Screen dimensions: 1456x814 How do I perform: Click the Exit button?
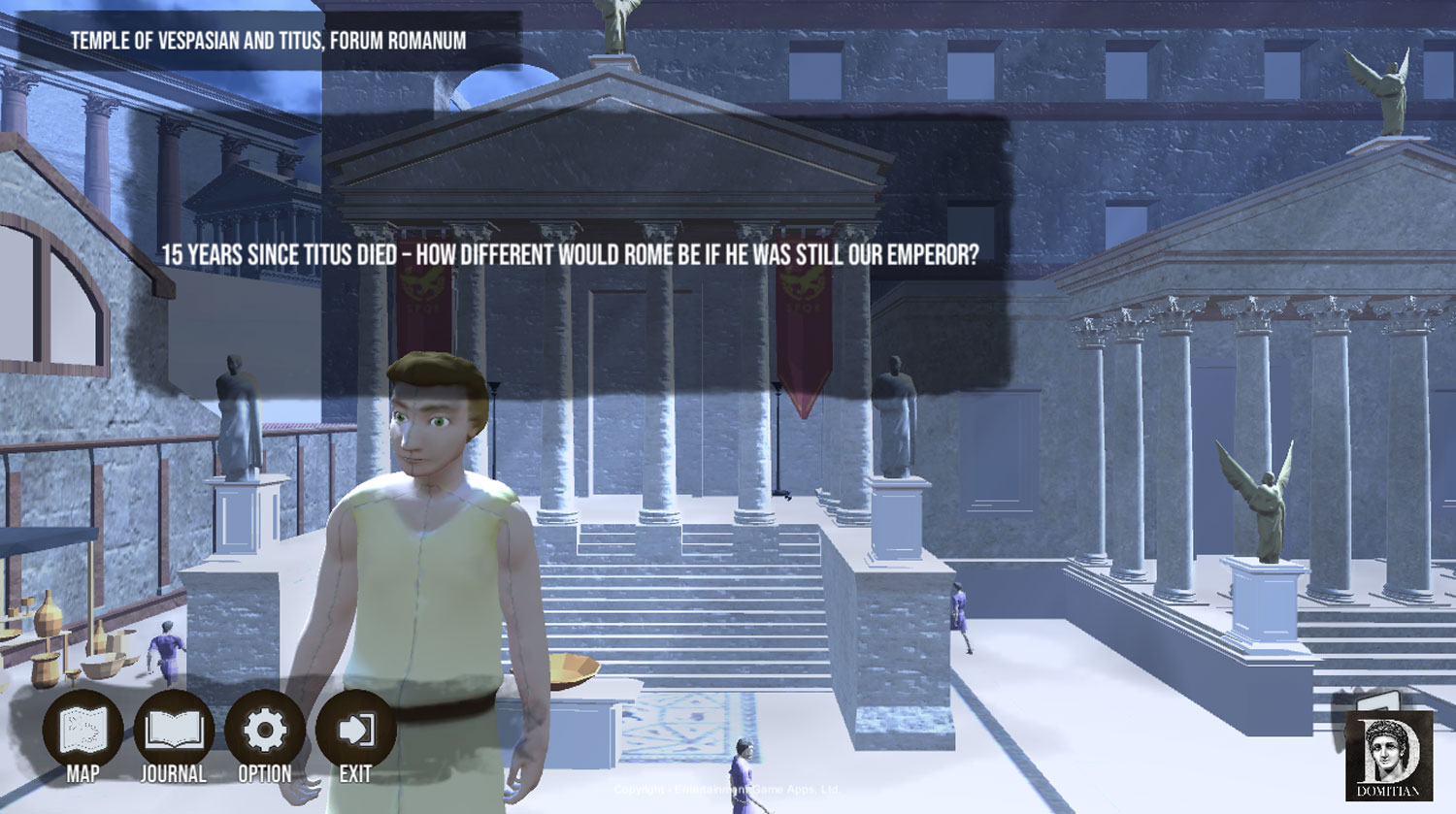pos(355,731)
